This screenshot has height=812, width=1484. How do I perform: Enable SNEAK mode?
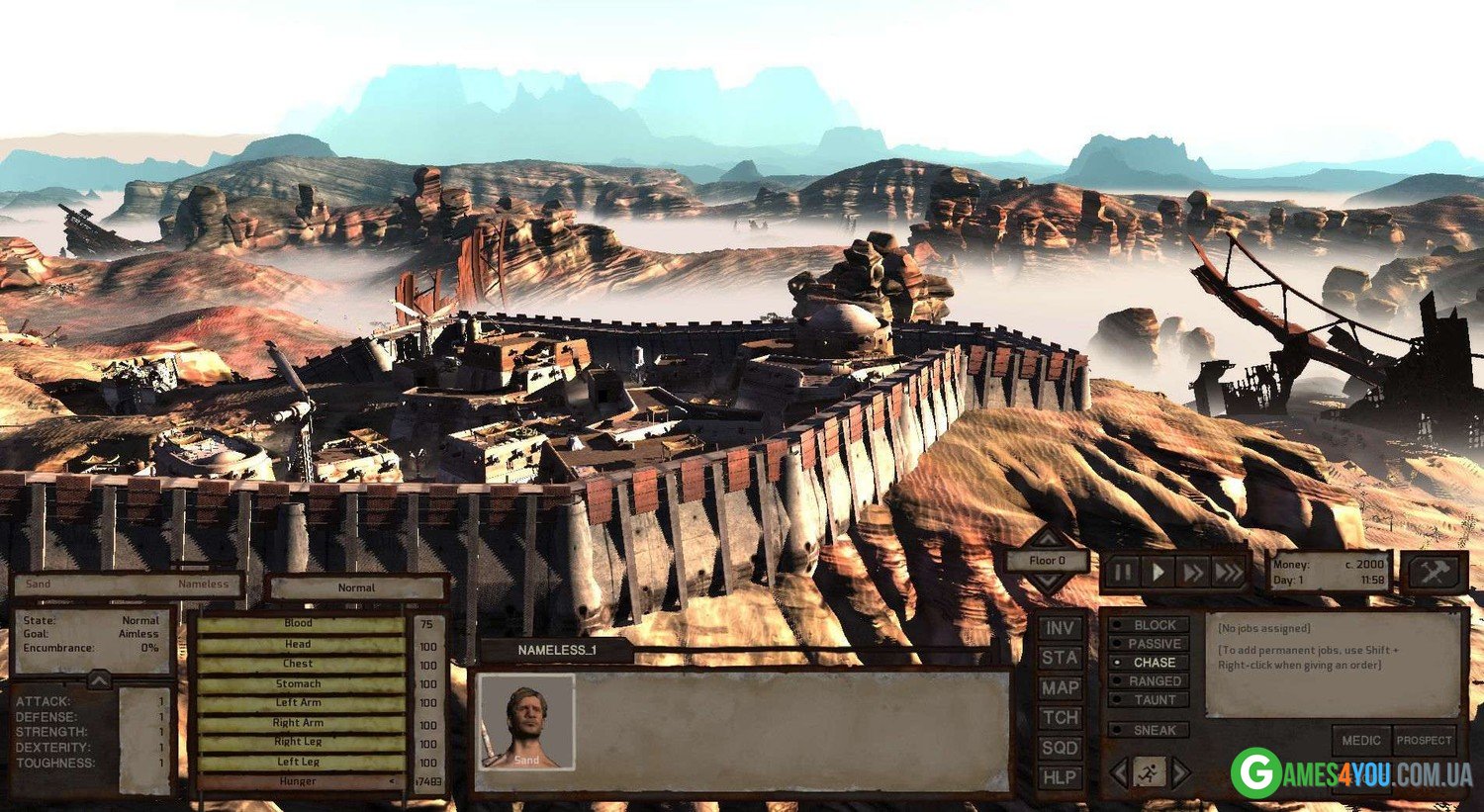pyautogui.click(x=1149, y=730)
